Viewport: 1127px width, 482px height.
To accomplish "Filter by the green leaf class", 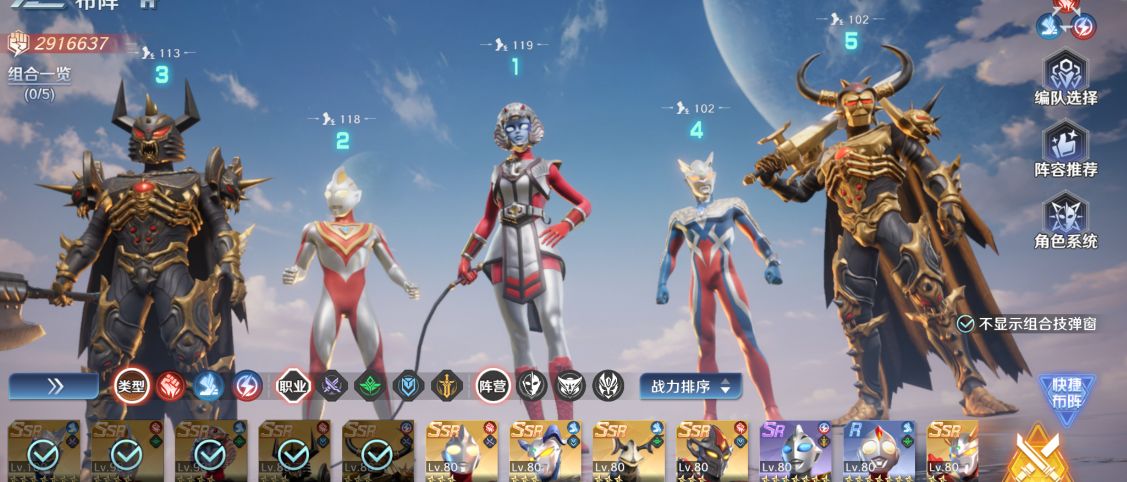I will [x=371, y=386].
